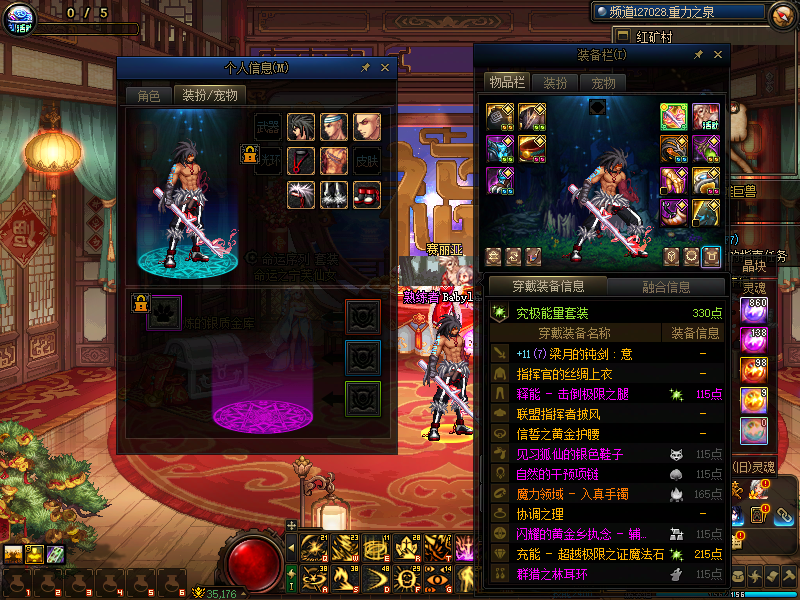Image resolution: width=800 pixels, height=600 pixels.
Task: Pin the 装备栏 equipment window
Action: (x=698, y=54)
